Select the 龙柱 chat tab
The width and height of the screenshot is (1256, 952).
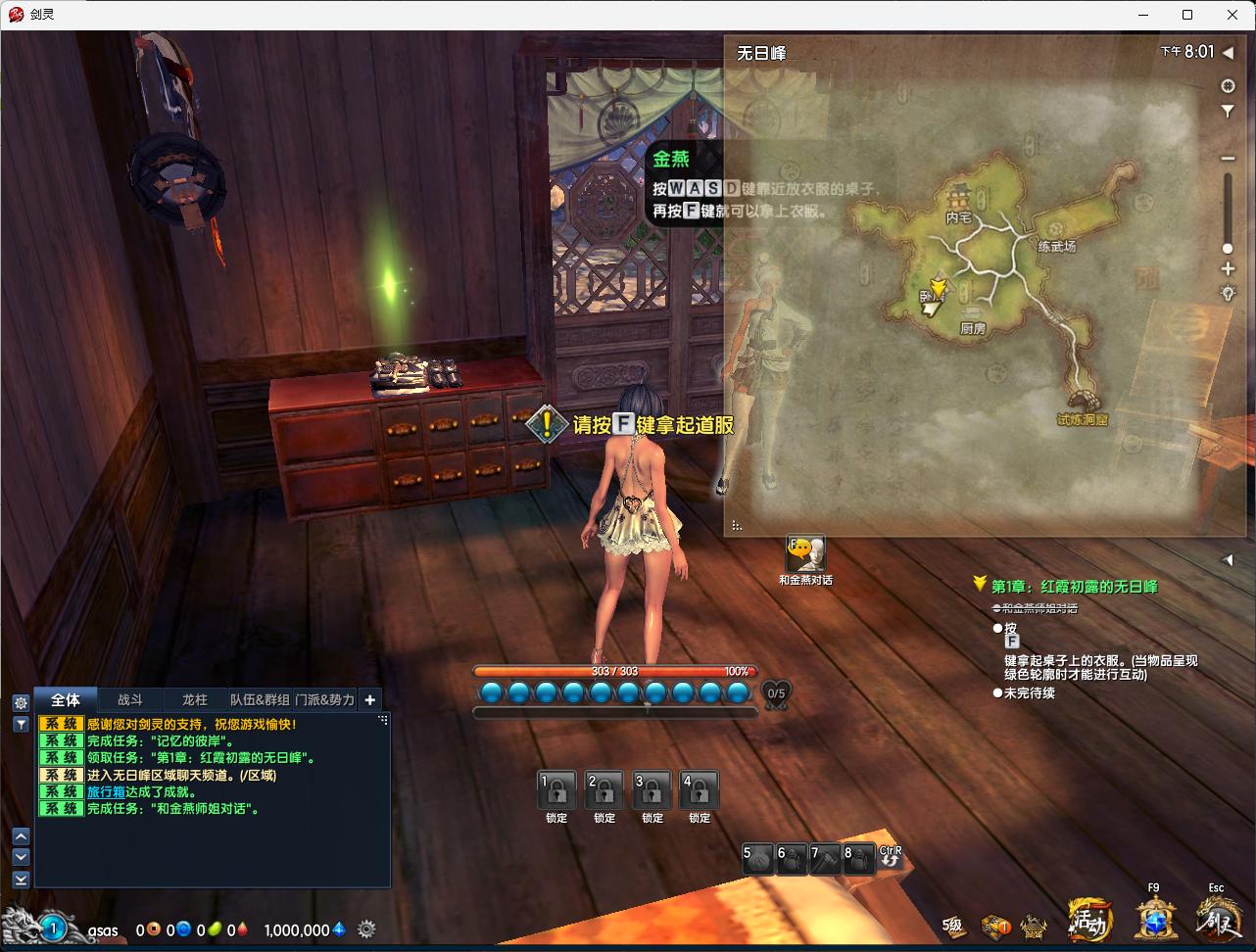click(x=195, y=699)
